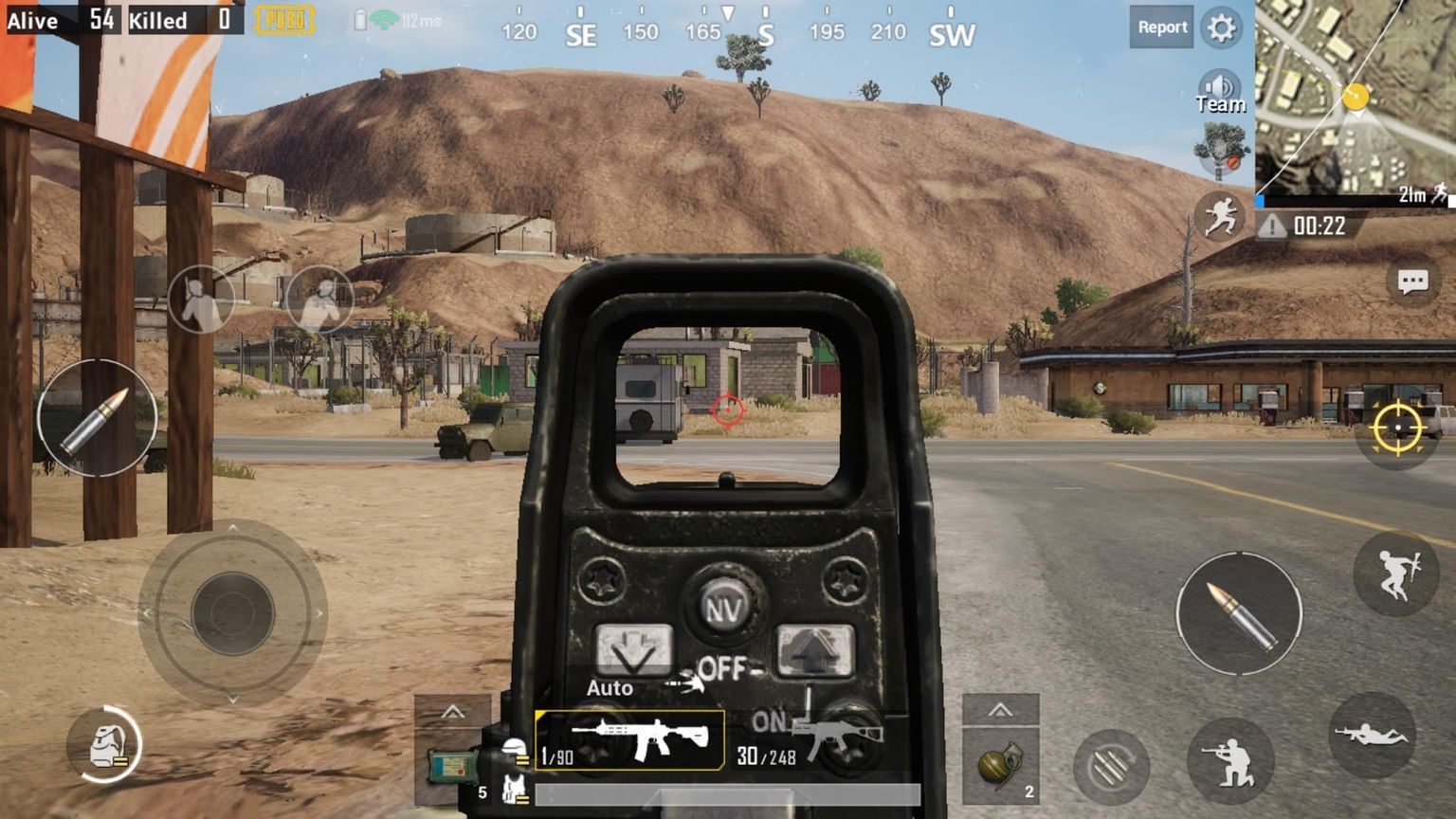Open the quick chat message bubble
This screenshot has height=819, width=1456.
pos(1412,282)
